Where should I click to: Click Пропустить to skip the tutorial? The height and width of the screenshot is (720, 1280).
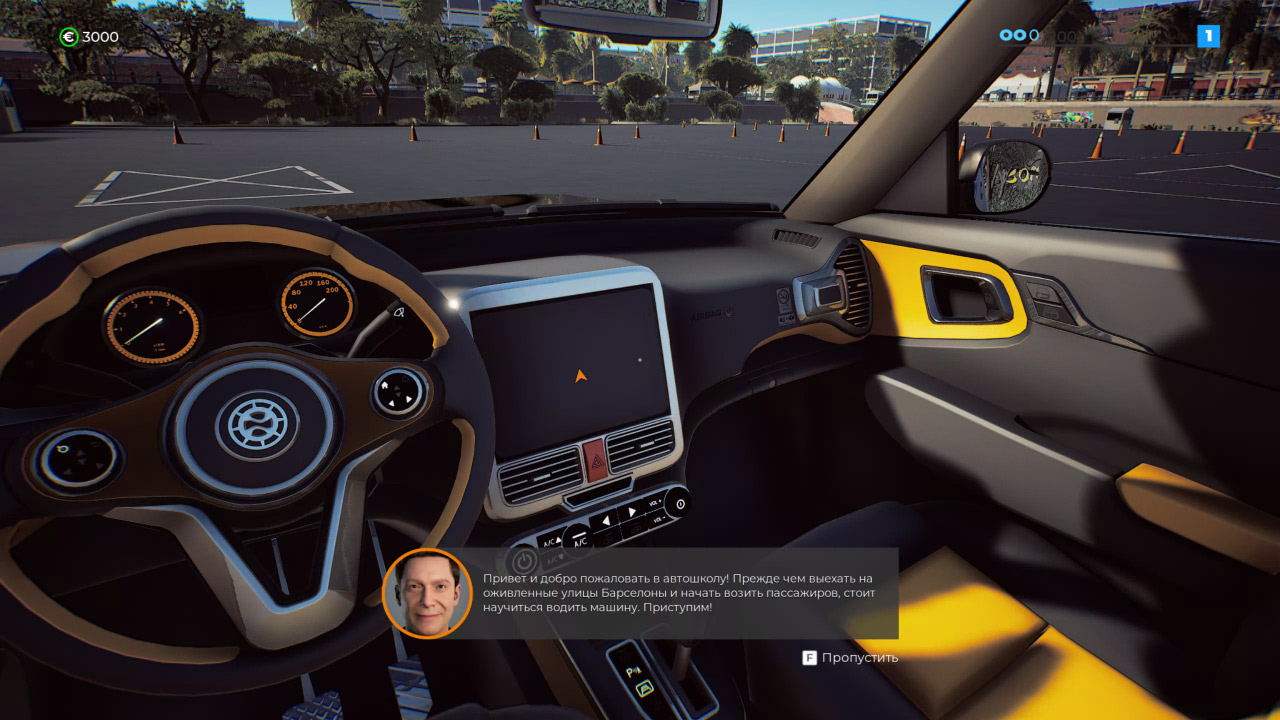tap(860, 657)
